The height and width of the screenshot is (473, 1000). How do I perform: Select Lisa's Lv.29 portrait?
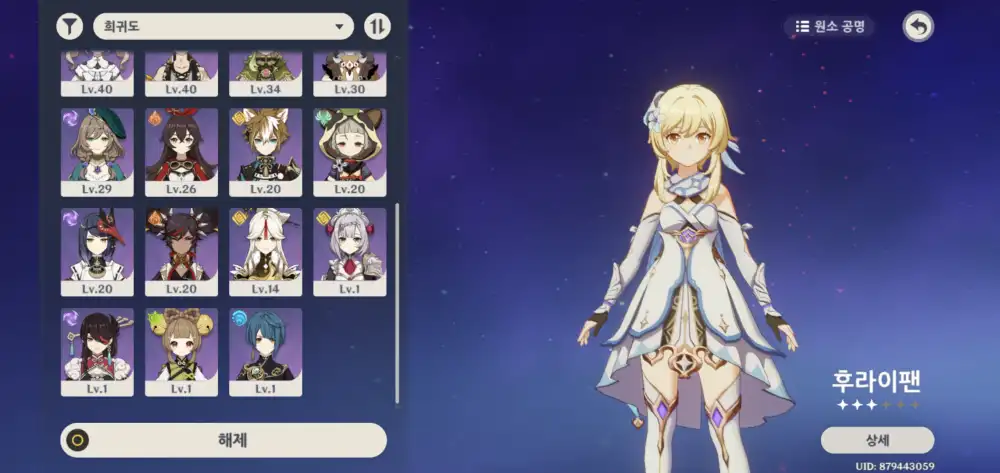(x=97, y=151)
